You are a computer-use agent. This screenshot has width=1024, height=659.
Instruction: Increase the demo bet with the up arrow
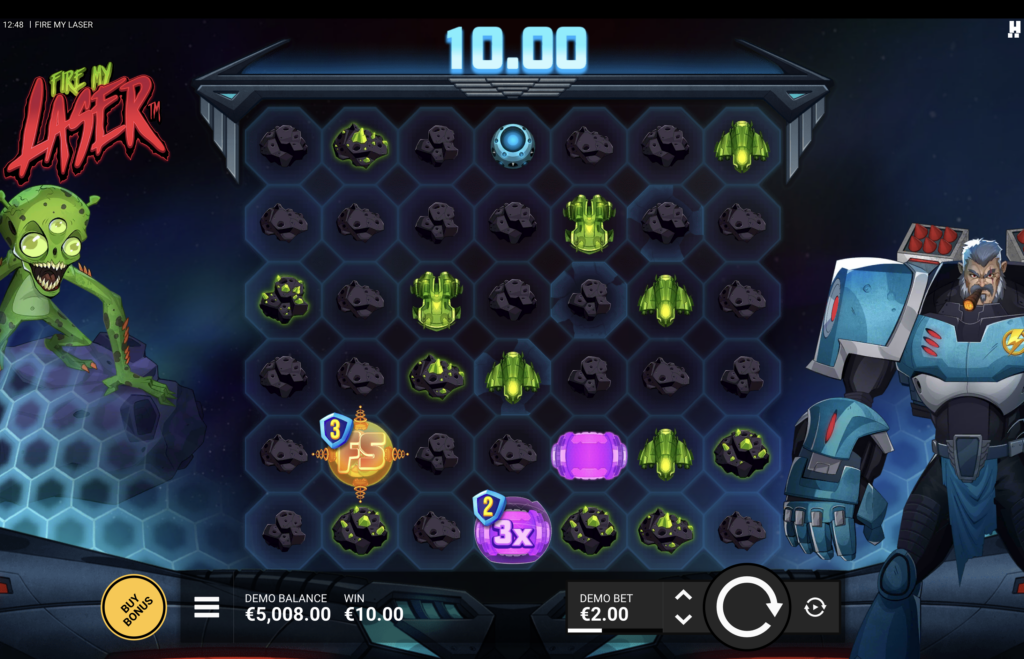[683, 596]
